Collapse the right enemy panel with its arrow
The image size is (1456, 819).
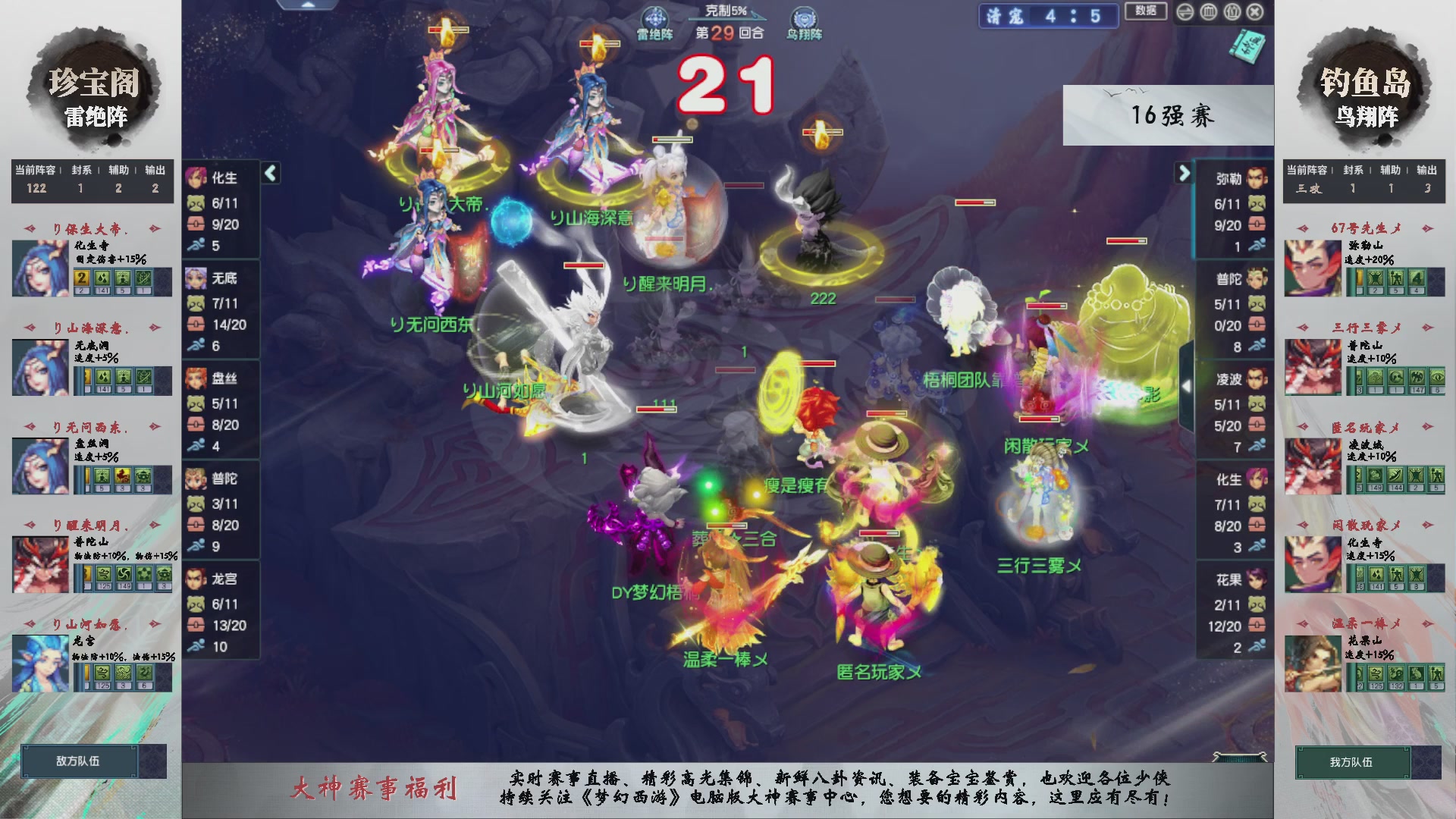pos(1185,173)
